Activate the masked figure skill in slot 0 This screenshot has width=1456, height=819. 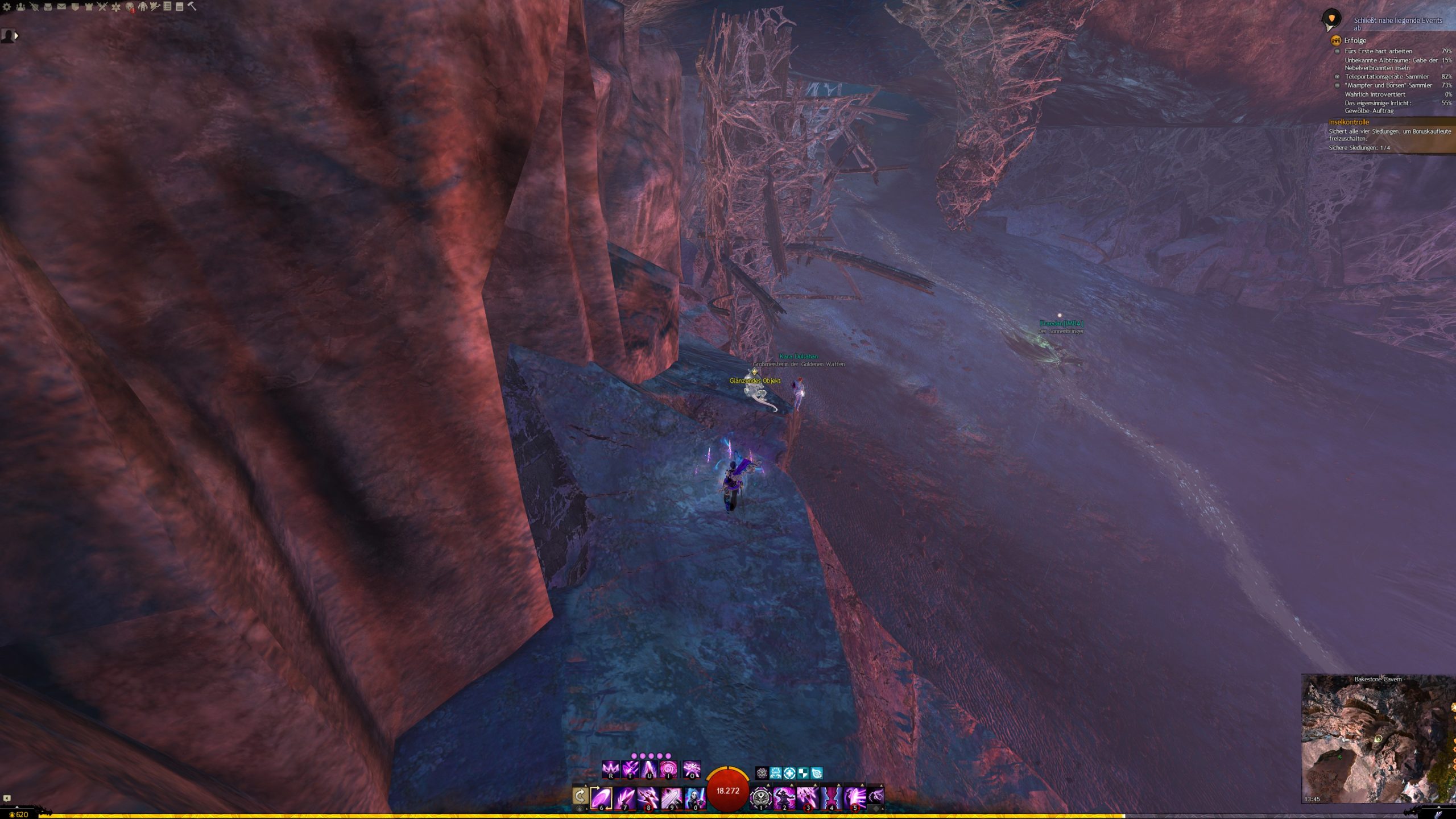[x=694, y=797]
